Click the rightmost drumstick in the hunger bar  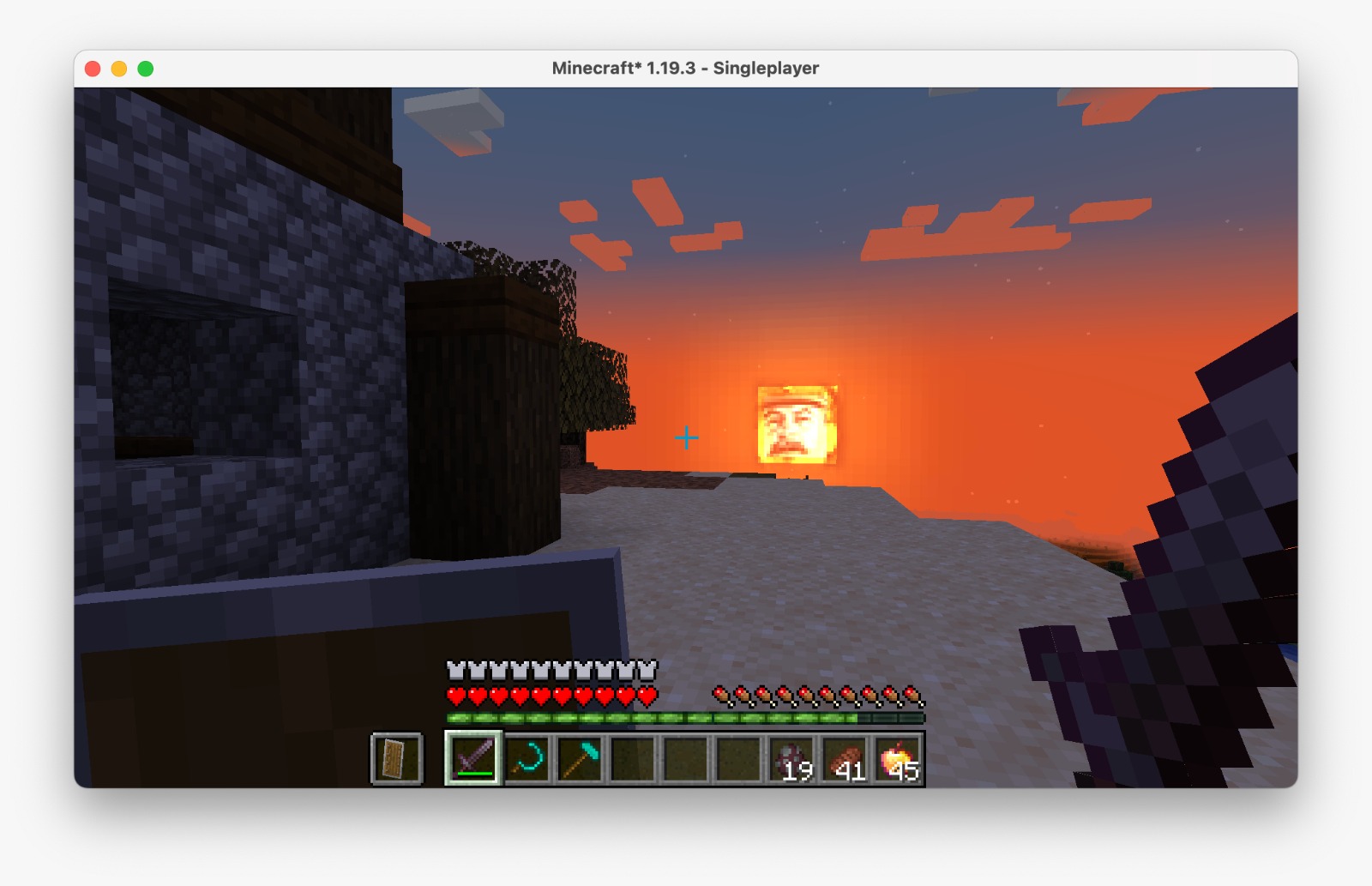(912, 693)
